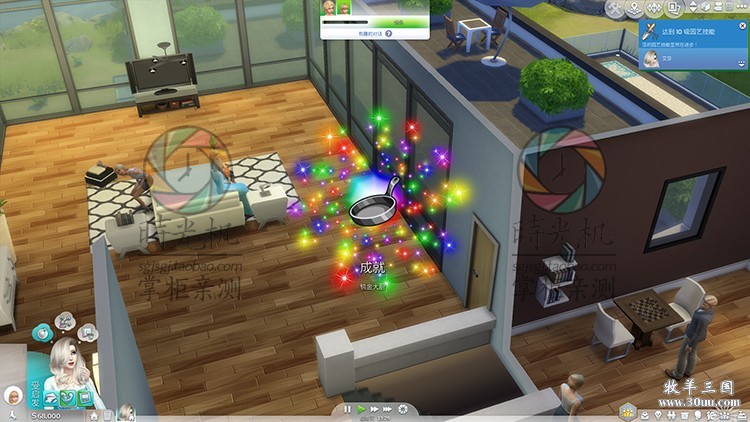
Task: Close the gardening skill notification
Action: (740, 28)
